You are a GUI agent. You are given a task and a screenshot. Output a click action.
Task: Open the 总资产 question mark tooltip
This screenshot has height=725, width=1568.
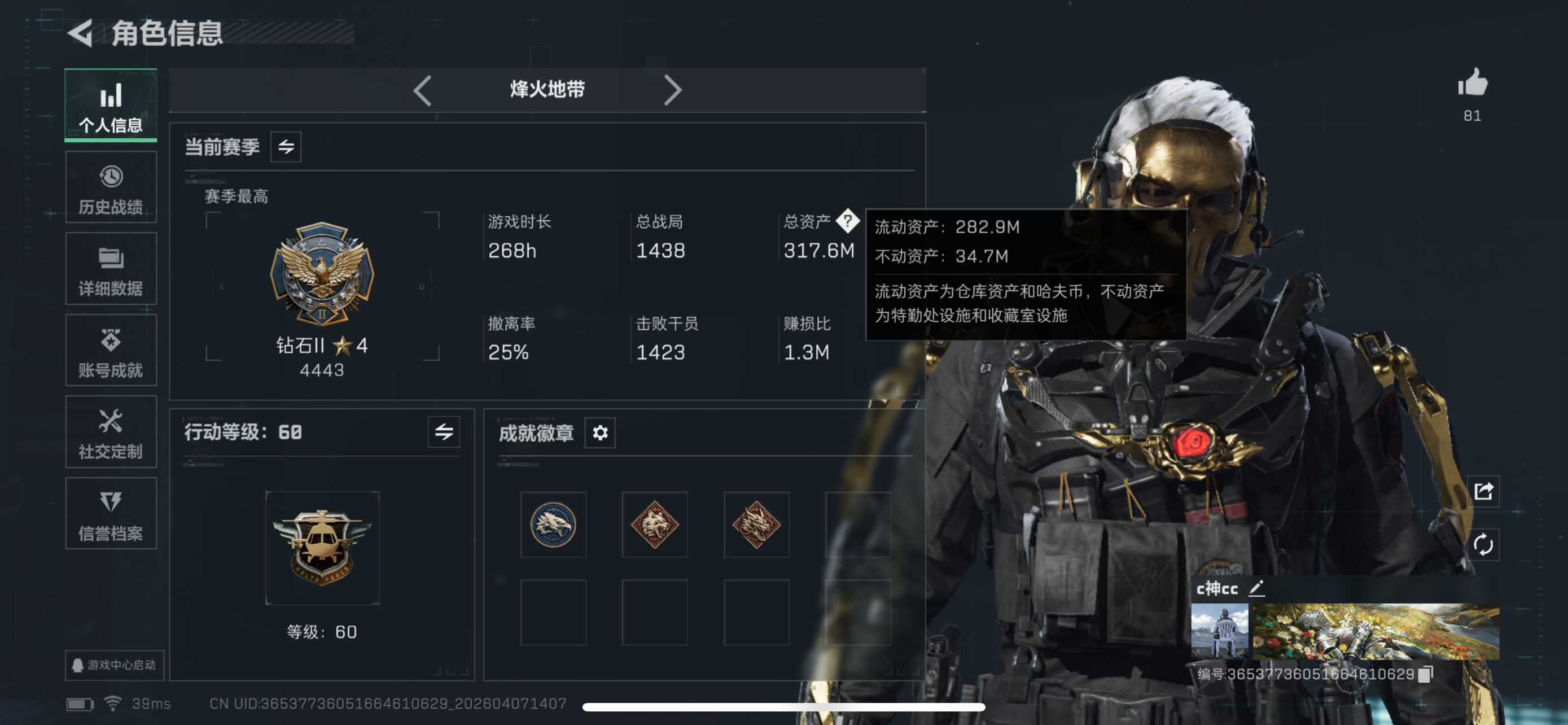click(848, 221)
